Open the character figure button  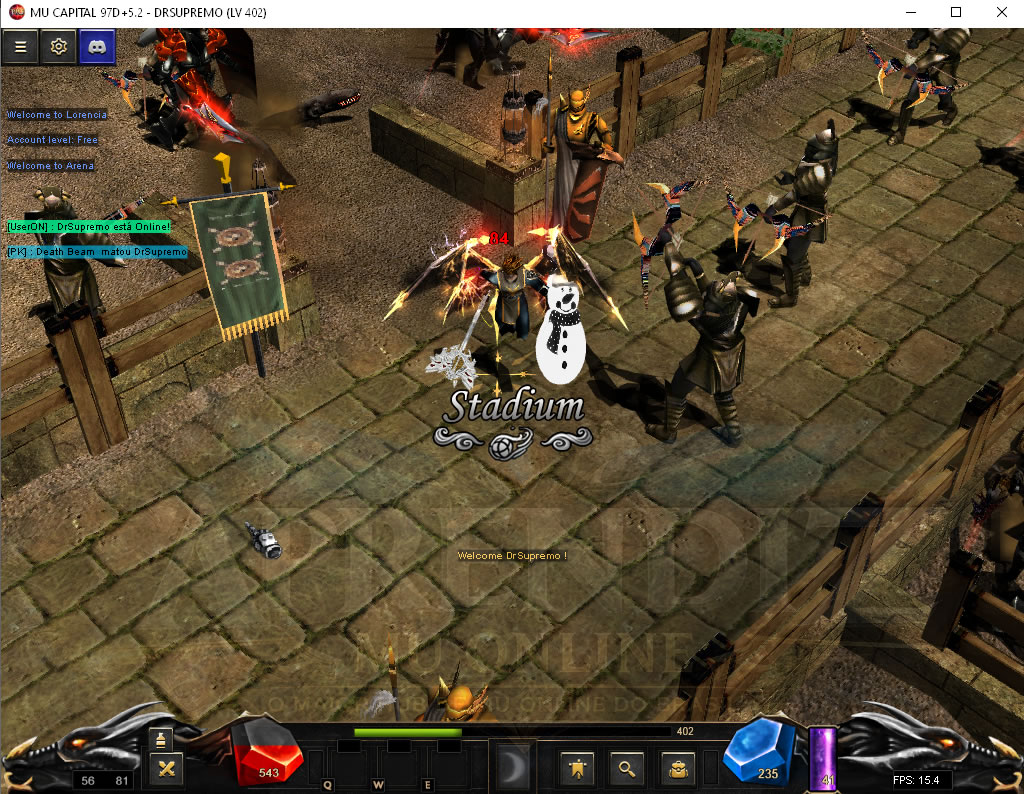578,767
